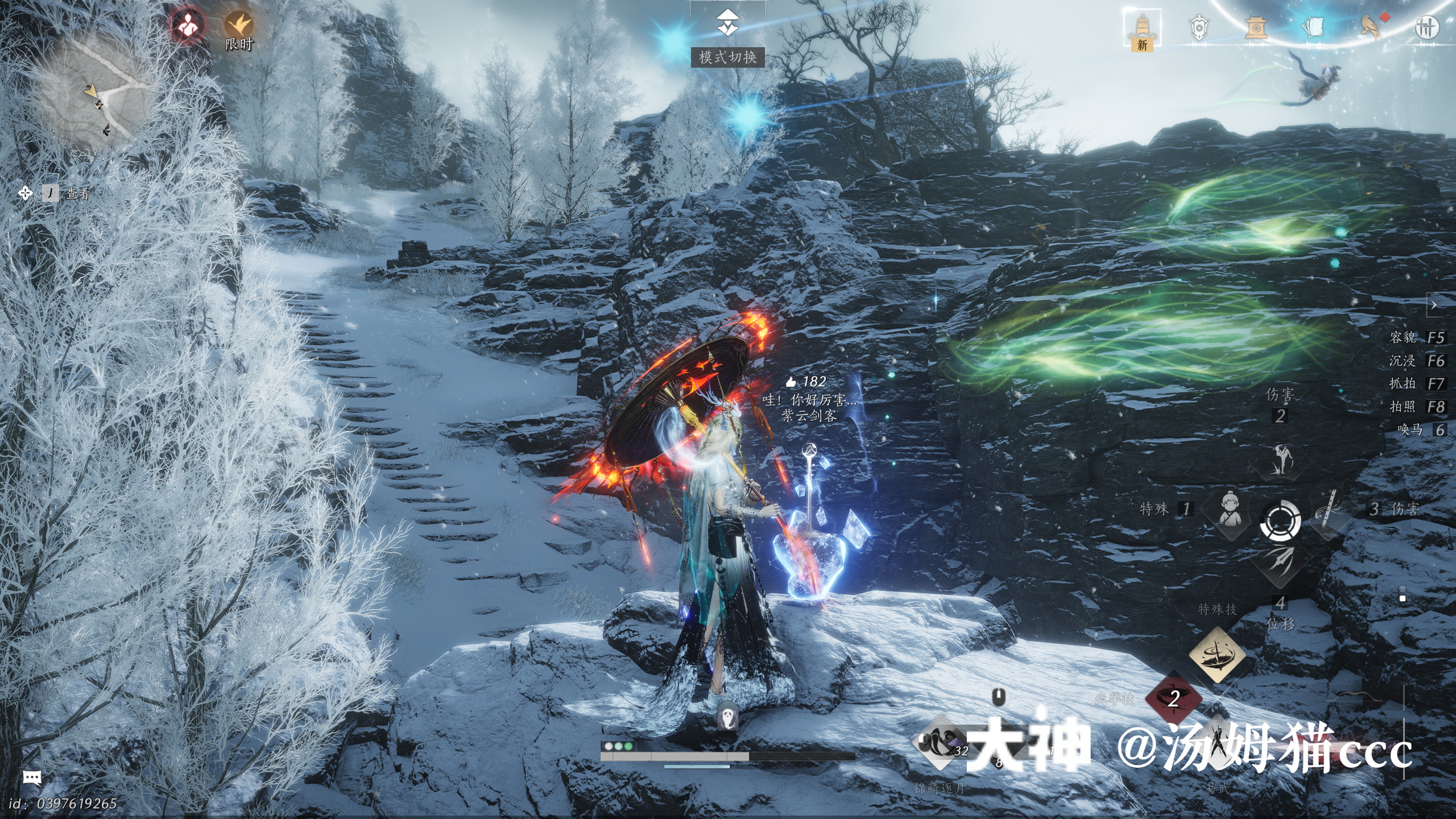This screenshot has height=819, width=1456.
Task: Select the flute damage skill
Action: [x=1329, y=510]
